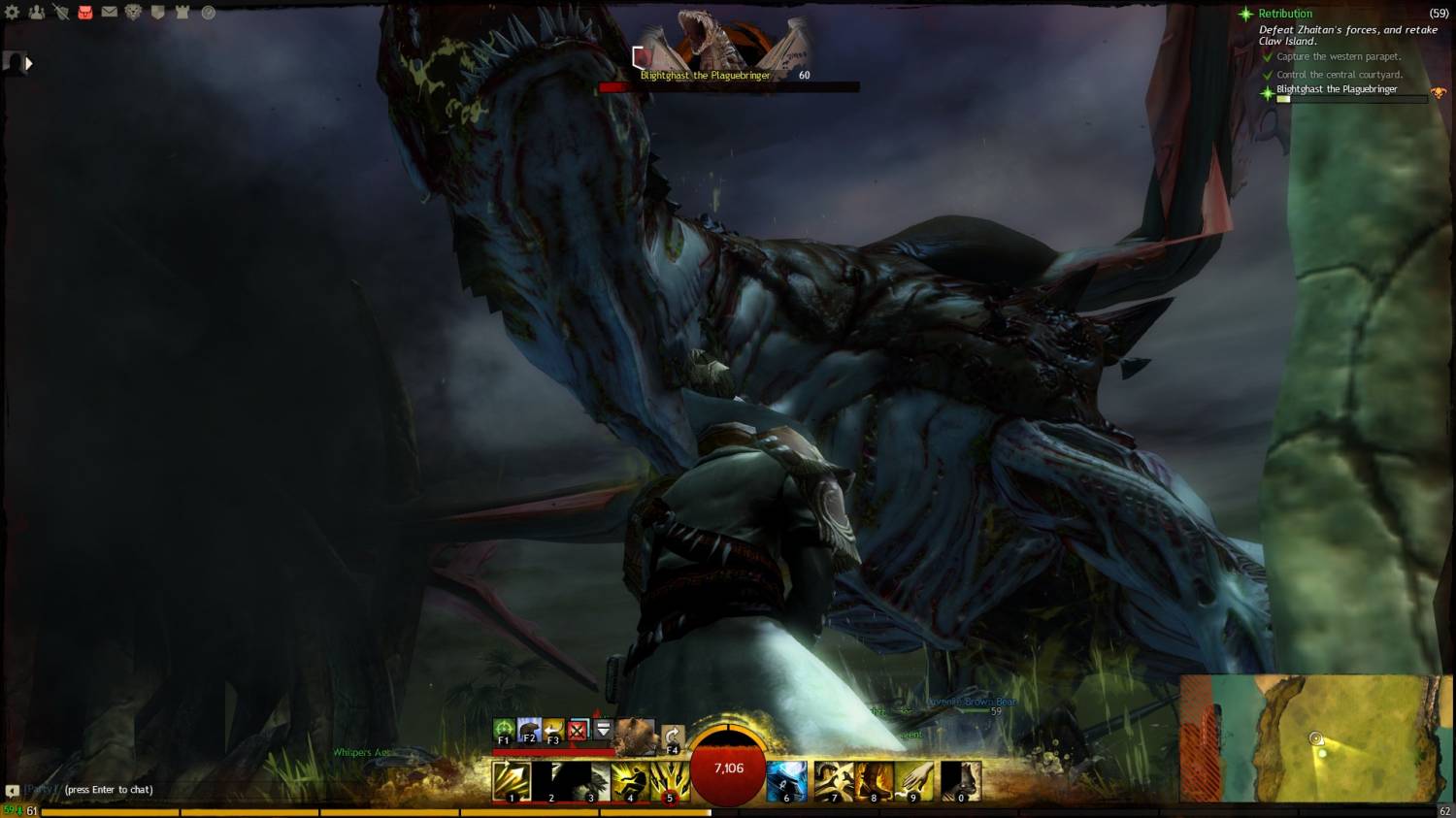The height and width of the screenshot is (818, 1456).
Task: Use weapon skill 5 arrow barrage
Action: point(670,781)
